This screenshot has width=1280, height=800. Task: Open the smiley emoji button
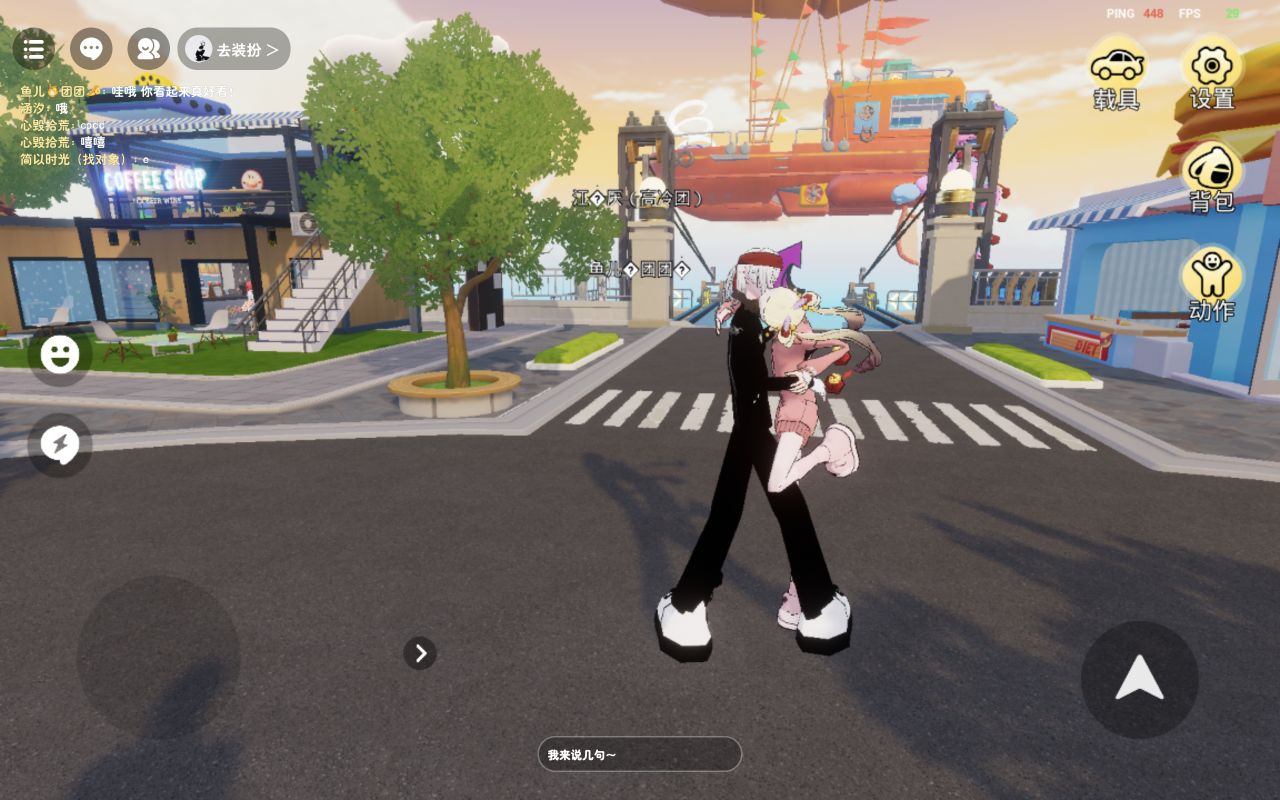pos(60,354)
